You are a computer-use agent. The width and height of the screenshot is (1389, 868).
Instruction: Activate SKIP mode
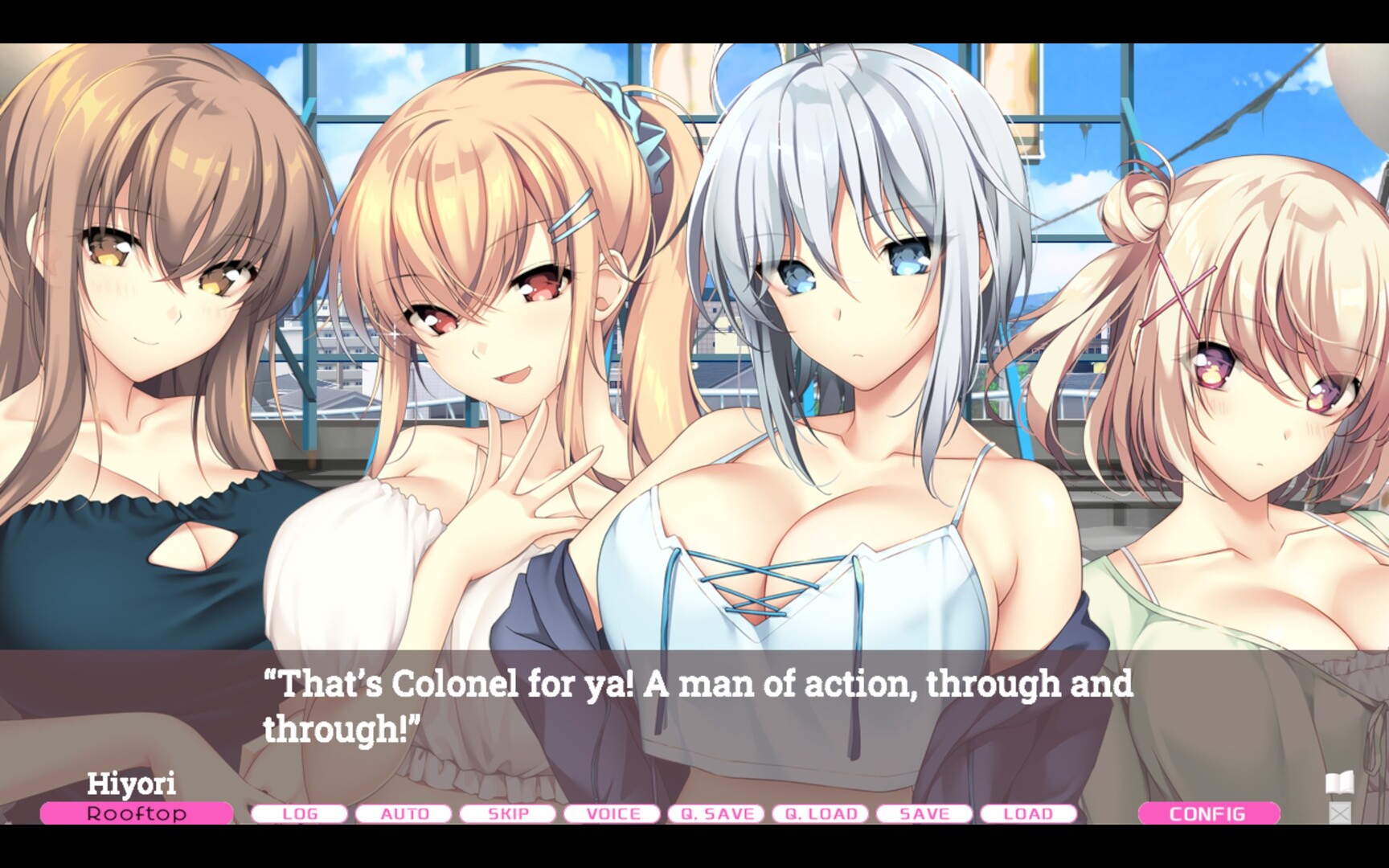pyautogui.click(x=508, y=814)
